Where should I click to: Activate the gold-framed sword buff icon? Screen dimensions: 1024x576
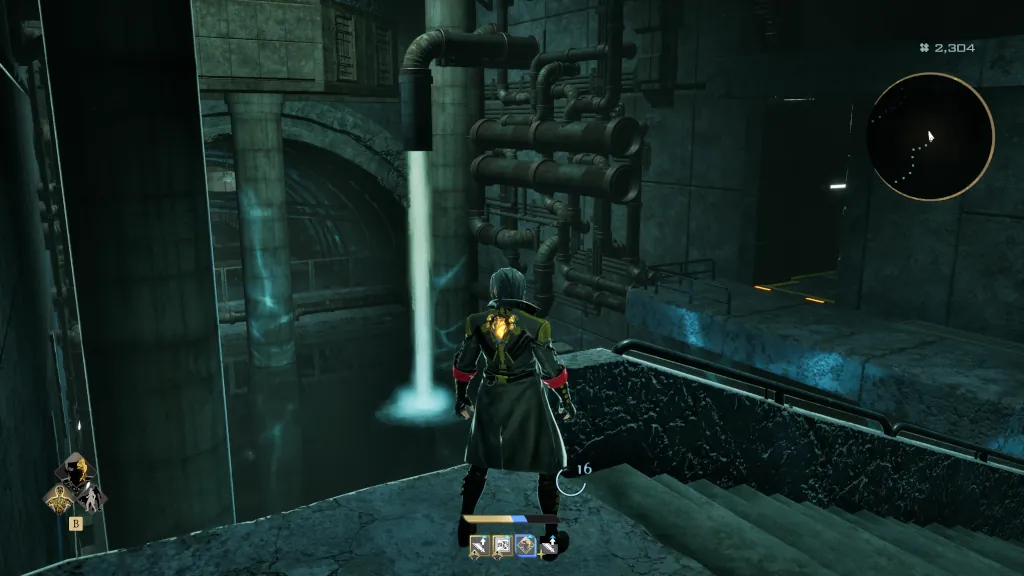tap(481, 545)
